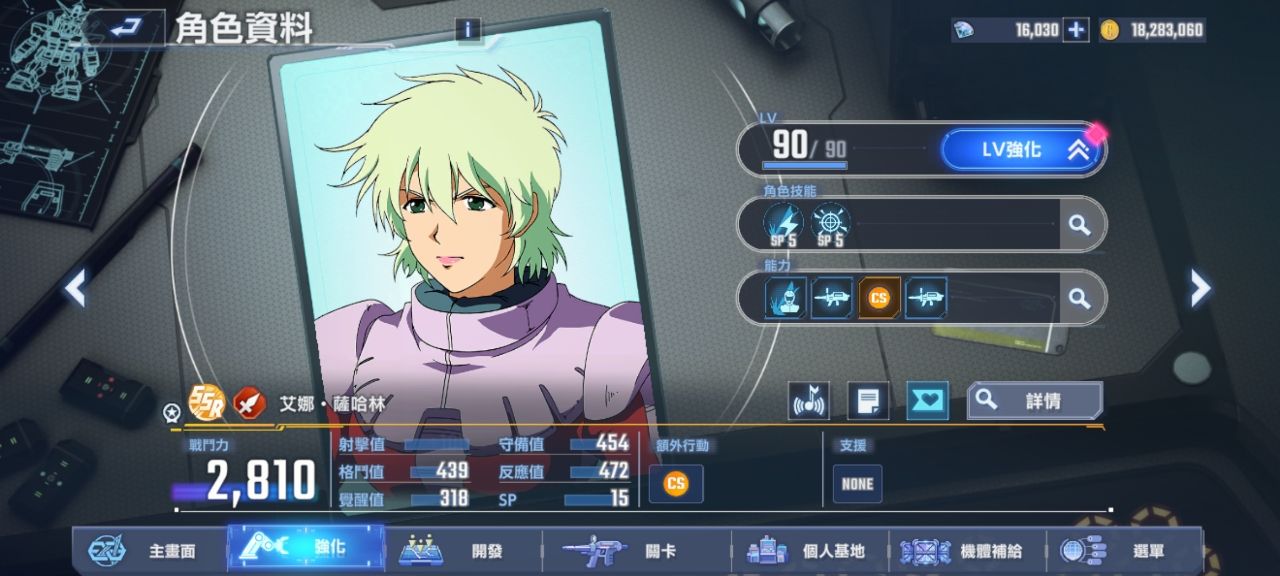Visit the 個人基地 personal base
The image size is (1280, 576).
[x=810, y=550]
